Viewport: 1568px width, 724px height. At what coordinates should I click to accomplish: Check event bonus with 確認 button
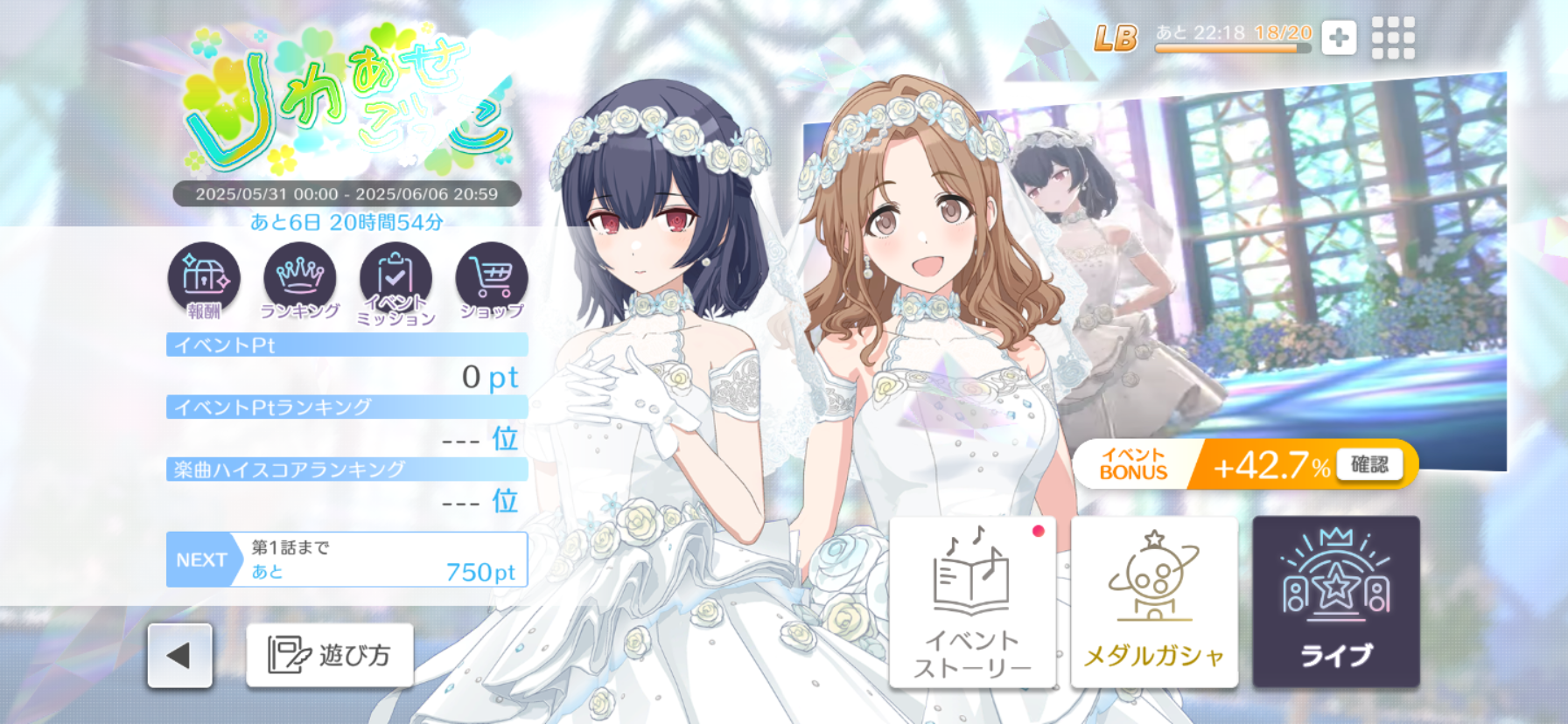[x=1369, y=464]
